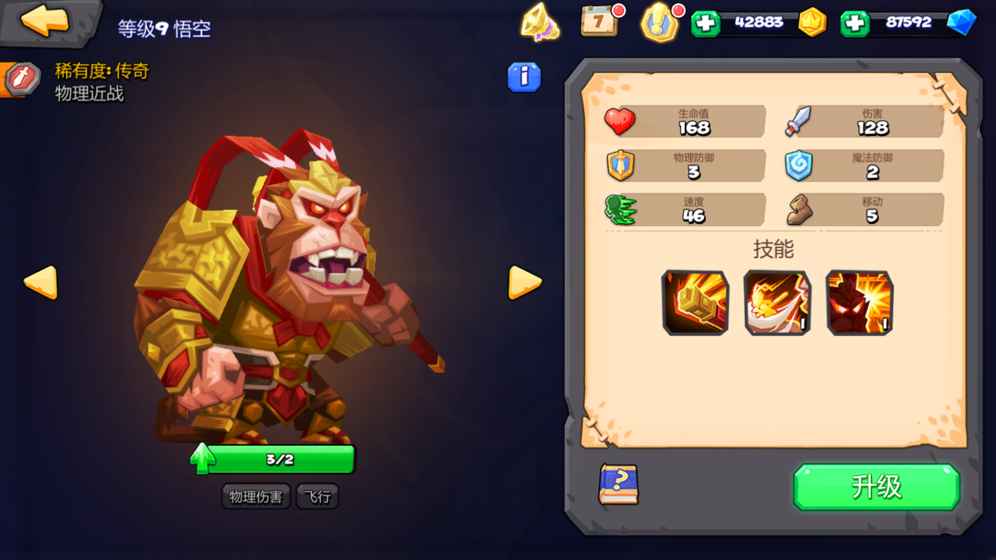Add gold with the green plus button

(705, 23)
